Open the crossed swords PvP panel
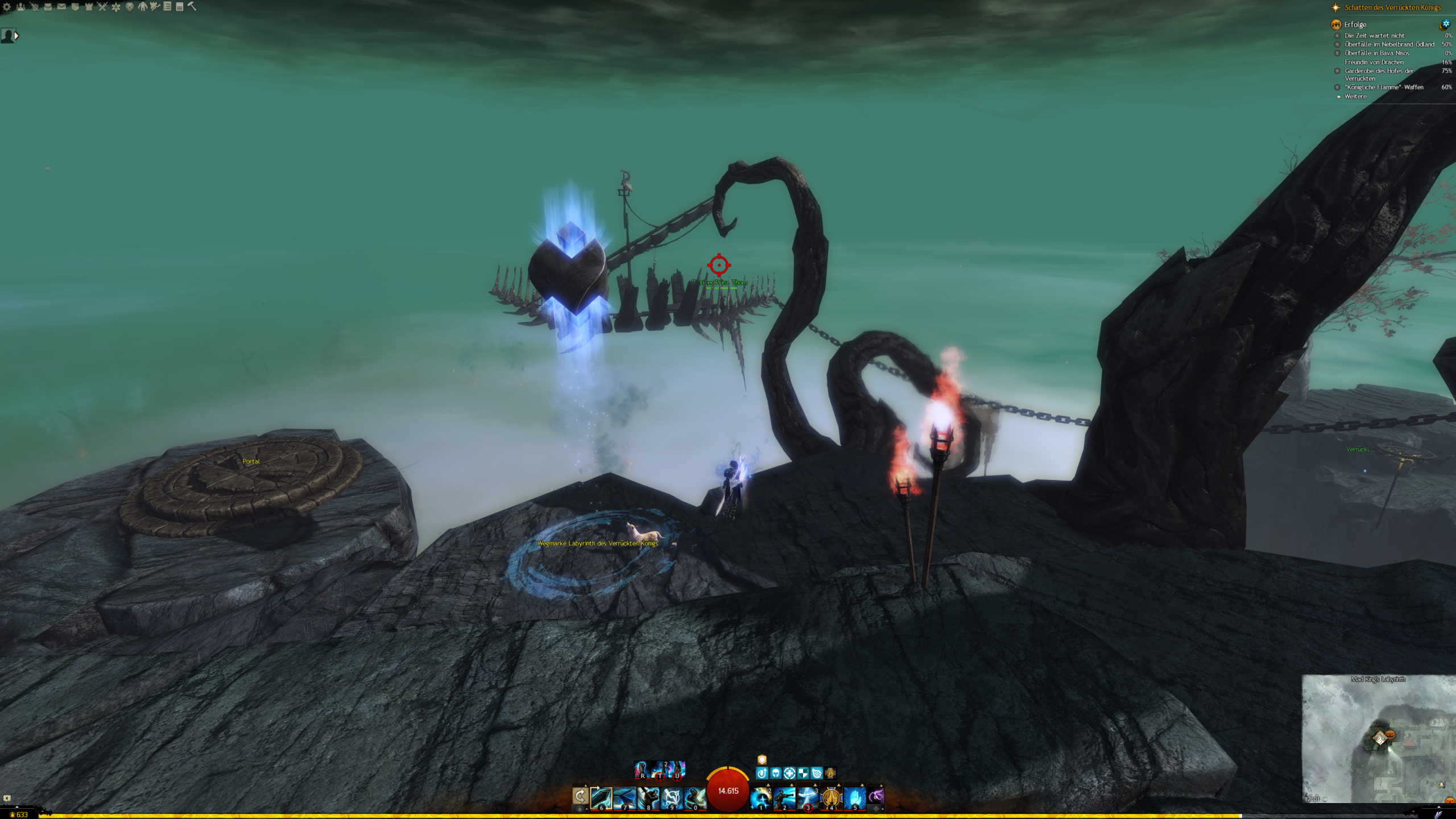The width and height of the screenshot is (1456, 819). coord(102,7)
